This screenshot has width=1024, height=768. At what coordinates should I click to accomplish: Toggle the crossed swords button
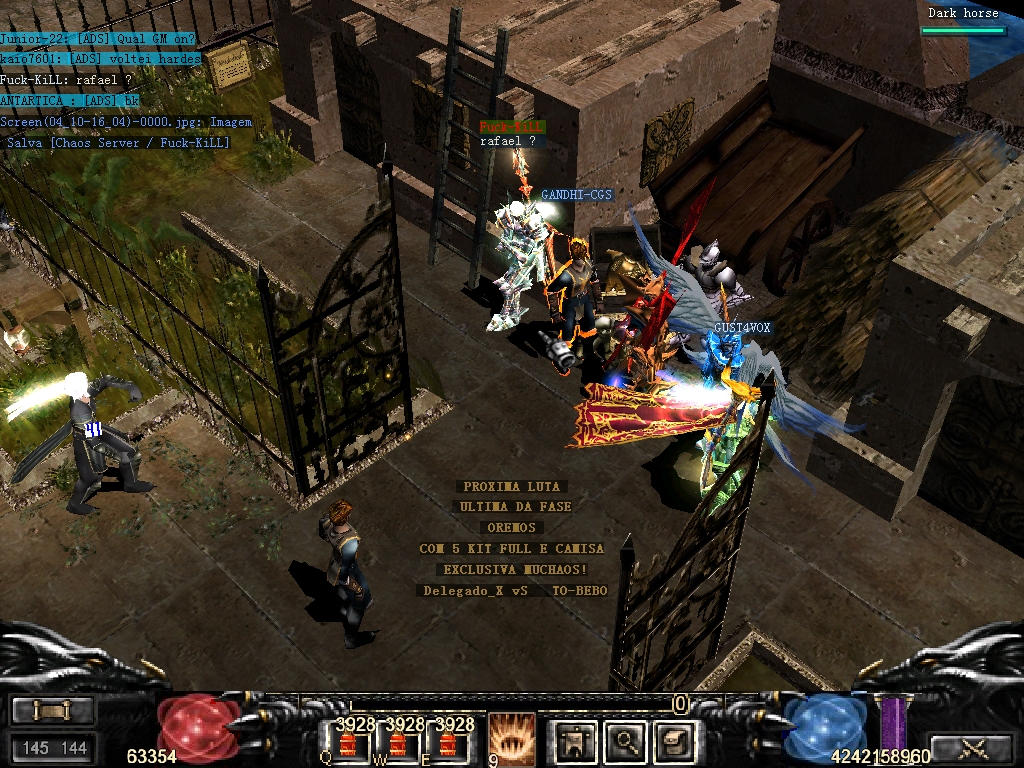[x=972, y=747]
